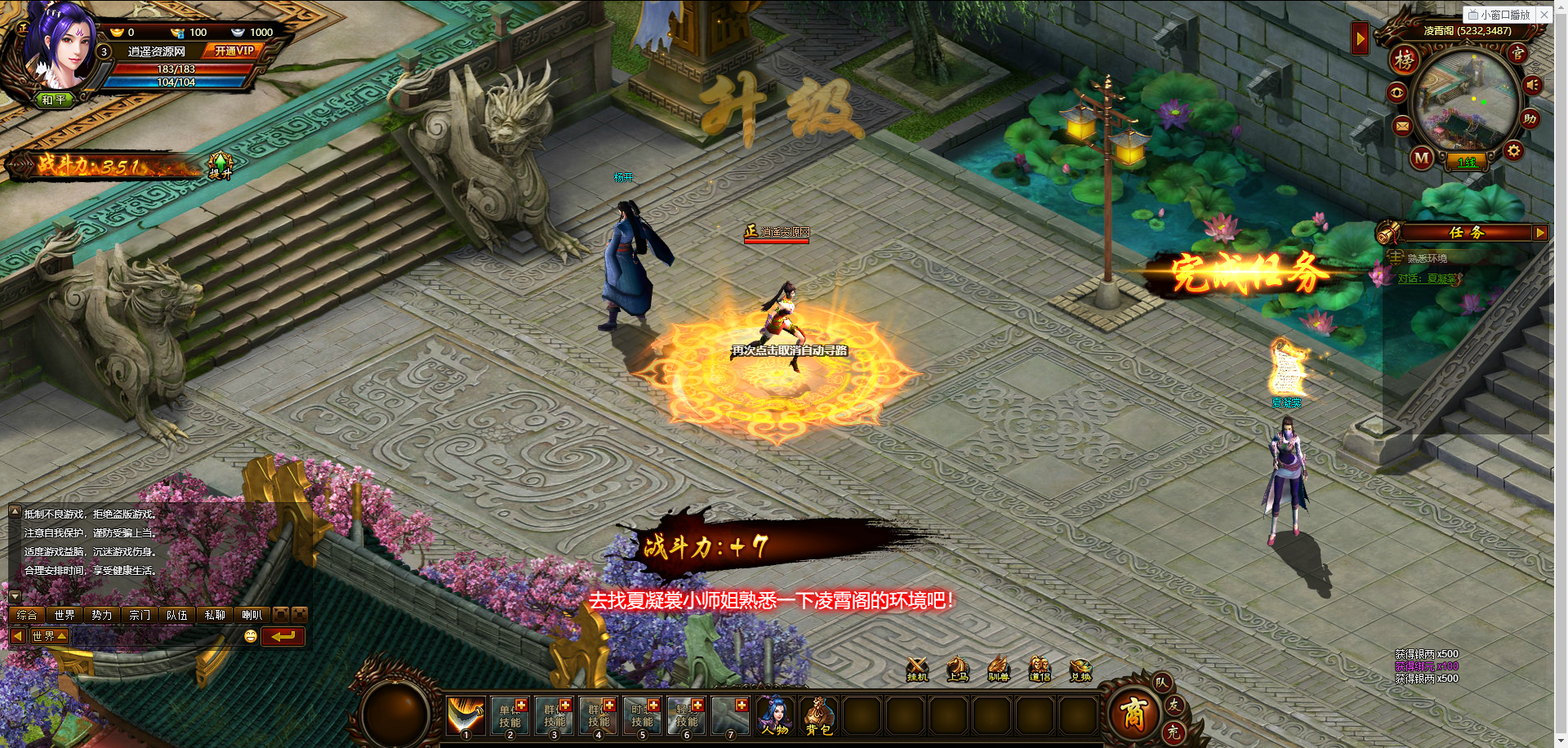This screenshot has width=1568, height=748.
Task: Open the 商 shop icon
Action: pyautogui.click(x=1133, y=714)
